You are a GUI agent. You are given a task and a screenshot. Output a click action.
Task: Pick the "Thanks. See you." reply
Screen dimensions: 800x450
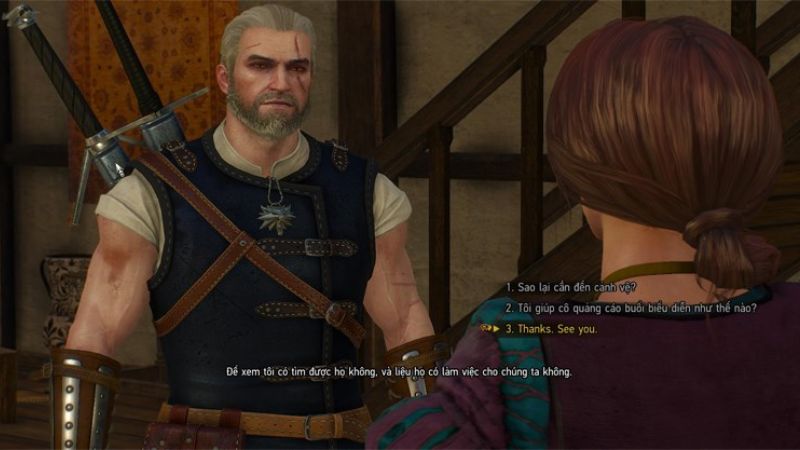[554, 327]
